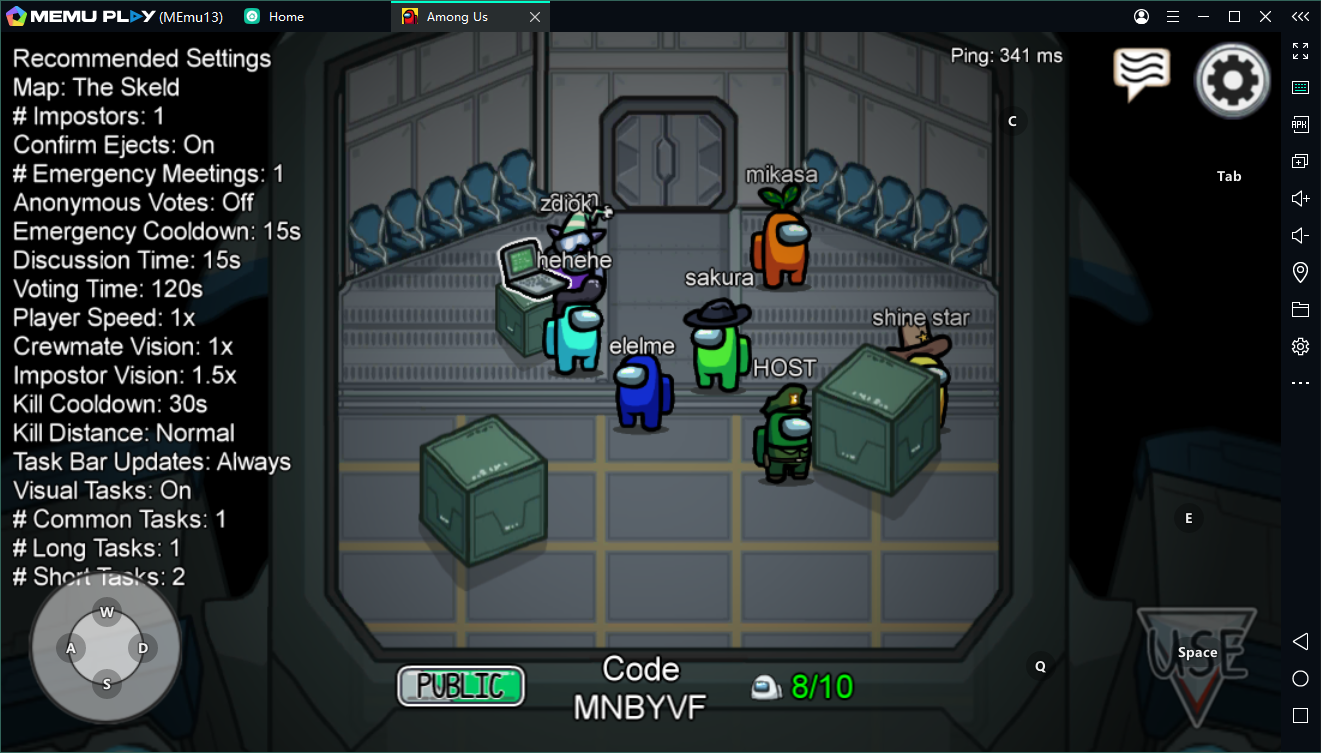Viewport: 1321px width, 753px height.
Task: Open the emulator location pin tool
Action: pos(1300,272)
